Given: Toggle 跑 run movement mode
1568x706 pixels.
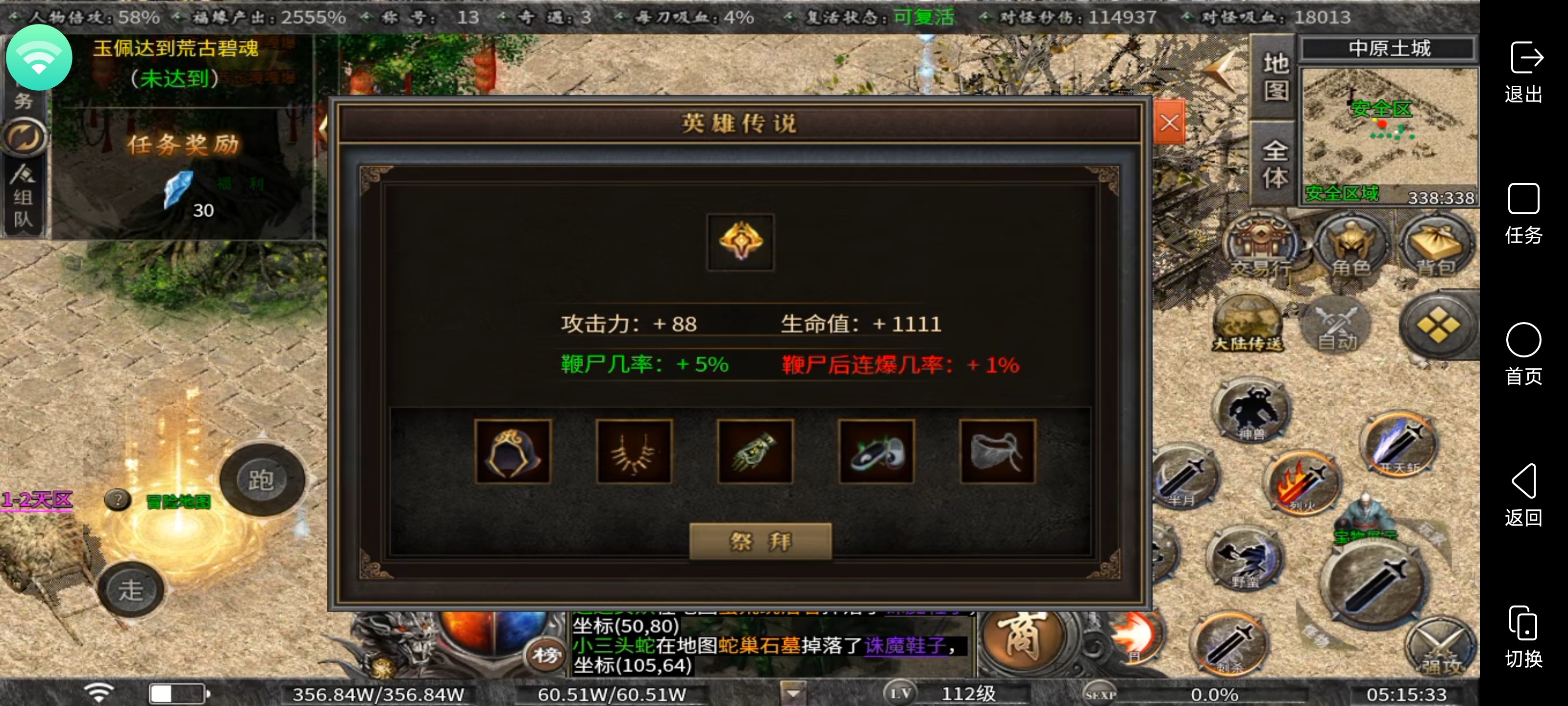Looking at the screenshot, I should click(x=263, y=479).
